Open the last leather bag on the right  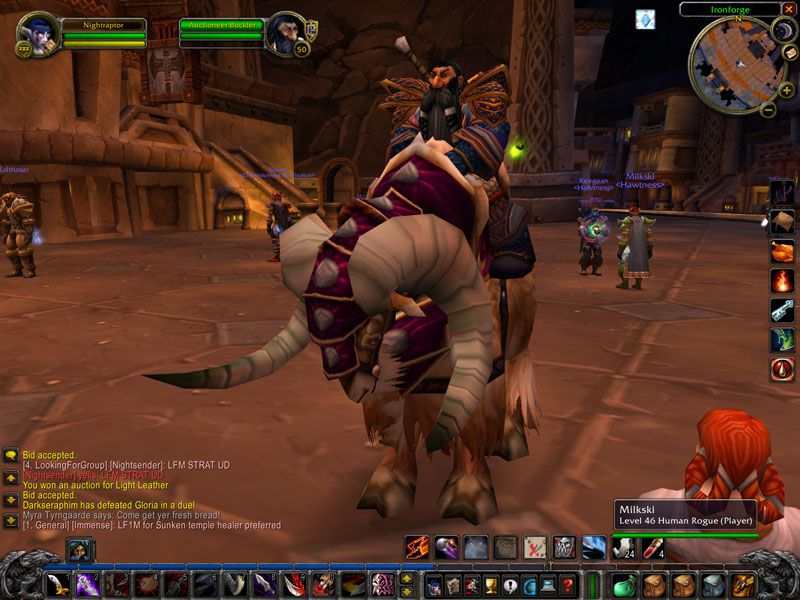(741, 585)
